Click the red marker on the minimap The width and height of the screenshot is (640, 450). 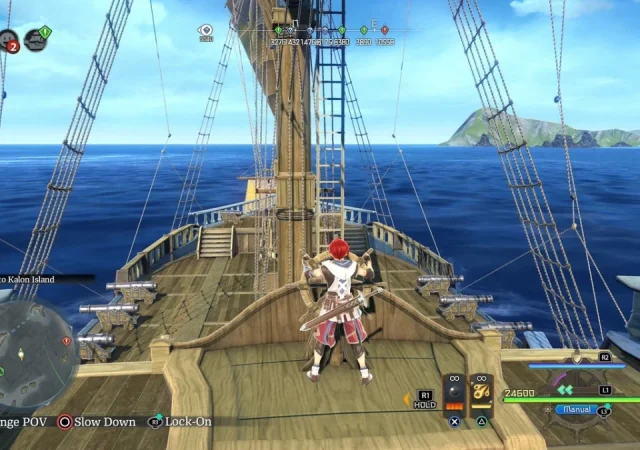67,341
